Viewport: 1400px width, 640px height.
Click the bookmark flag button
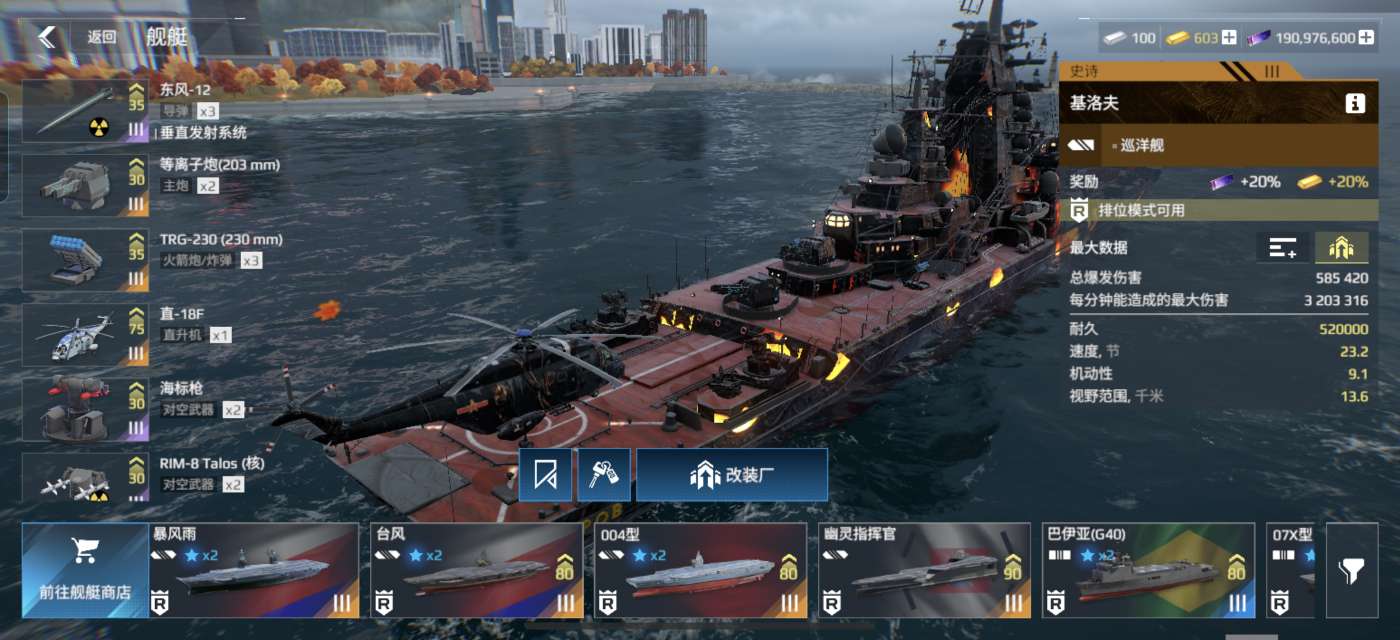[x=545, y=475]
